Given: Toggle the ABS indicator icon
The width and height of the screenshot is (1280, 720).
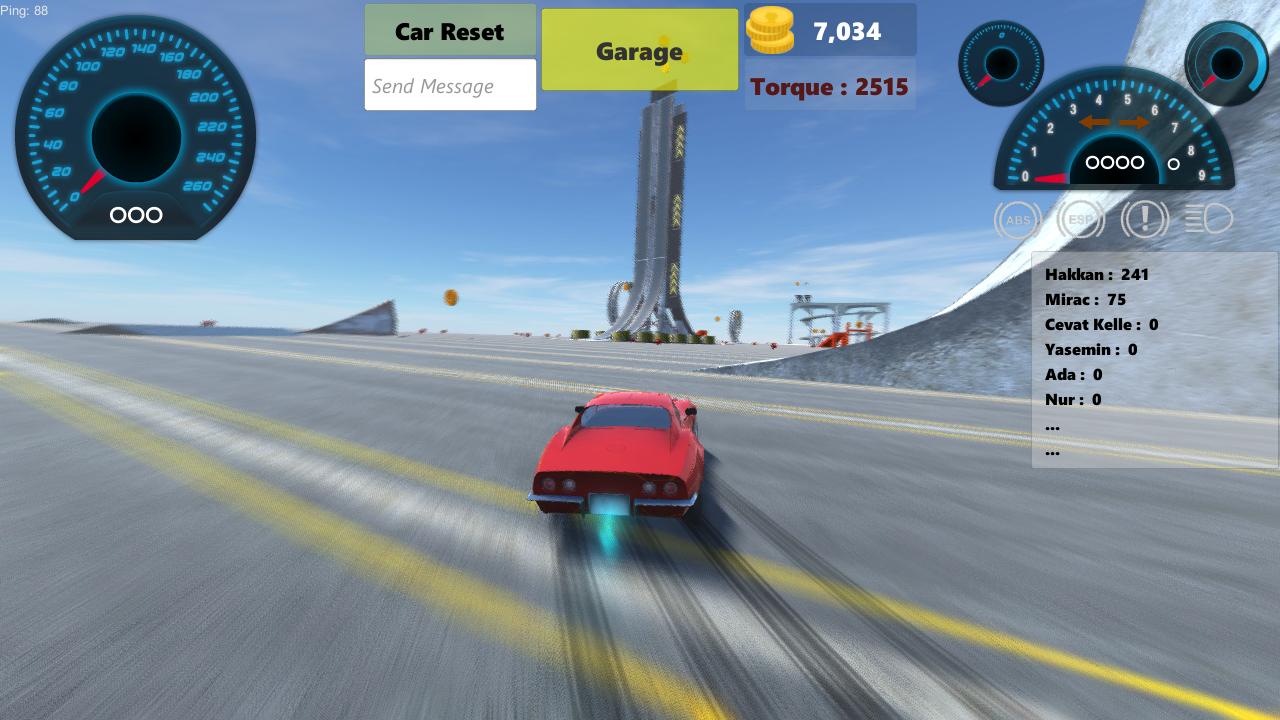Looking at the screenshot, I should click(x=1016, y=219).
